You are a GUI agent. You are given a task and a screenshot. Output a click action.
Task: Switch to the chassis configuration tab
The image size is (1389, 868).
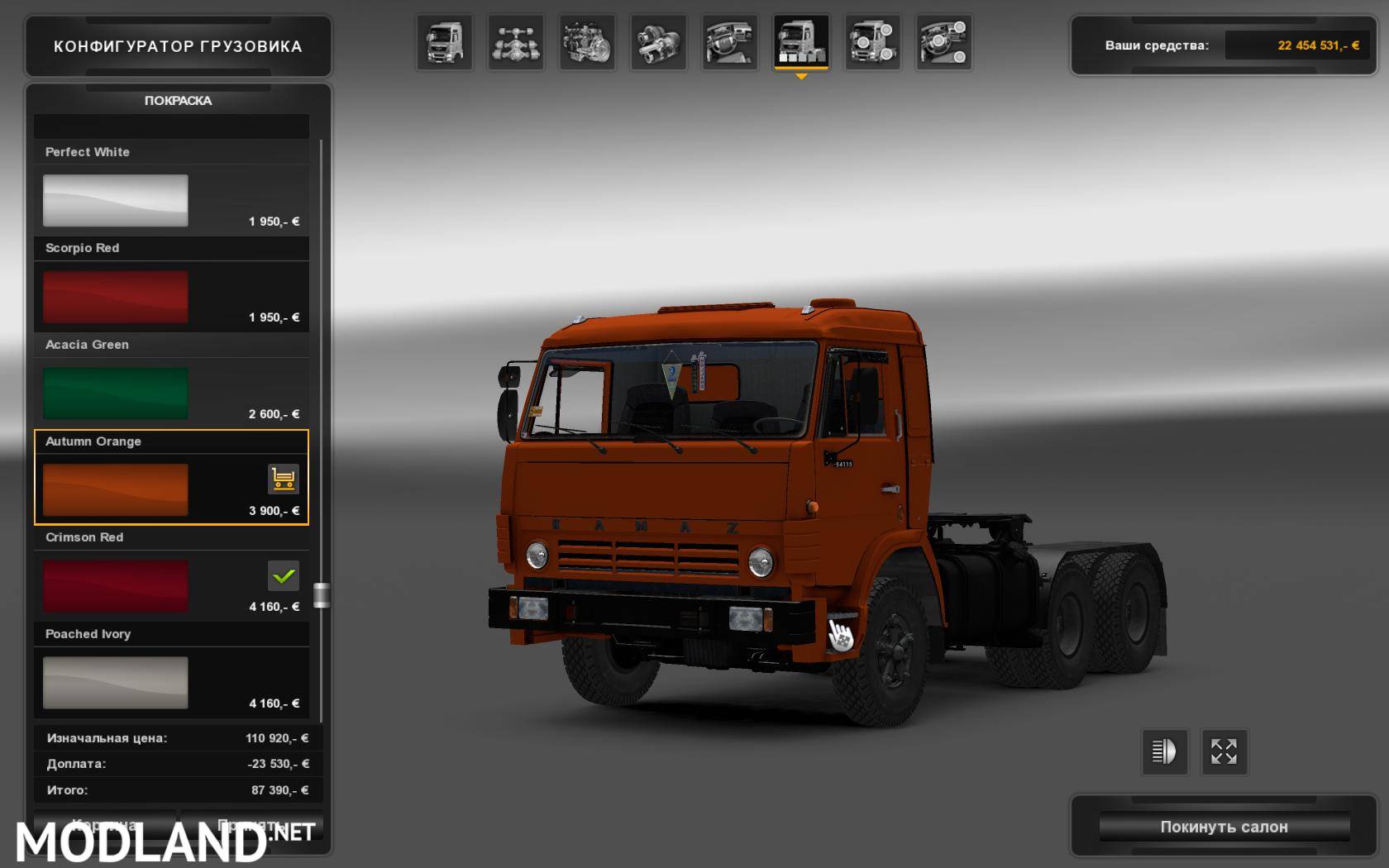516,42
